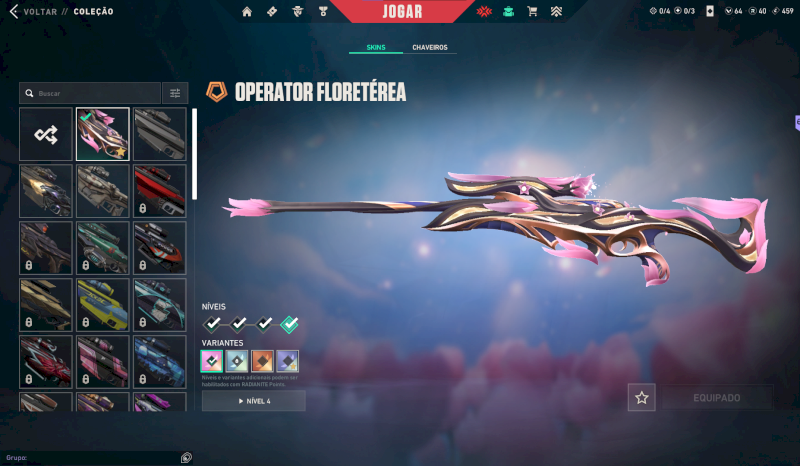The height and width of the screenshot is (466, 800).
Task: Go back with the Voltar arrow
Action: point(14,12)
